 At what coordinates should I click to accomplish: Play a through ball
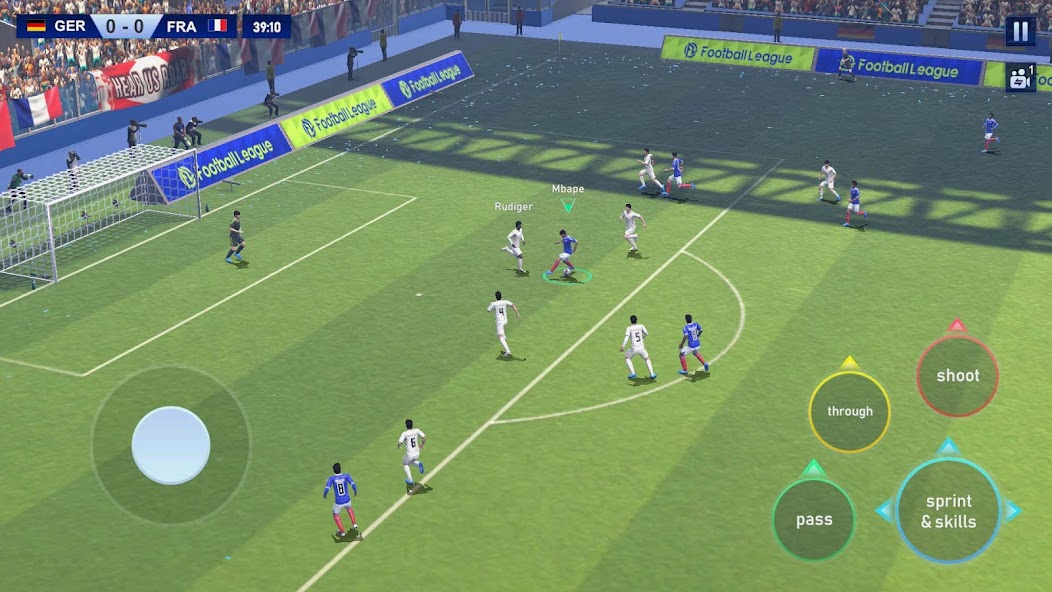point(849,411)
